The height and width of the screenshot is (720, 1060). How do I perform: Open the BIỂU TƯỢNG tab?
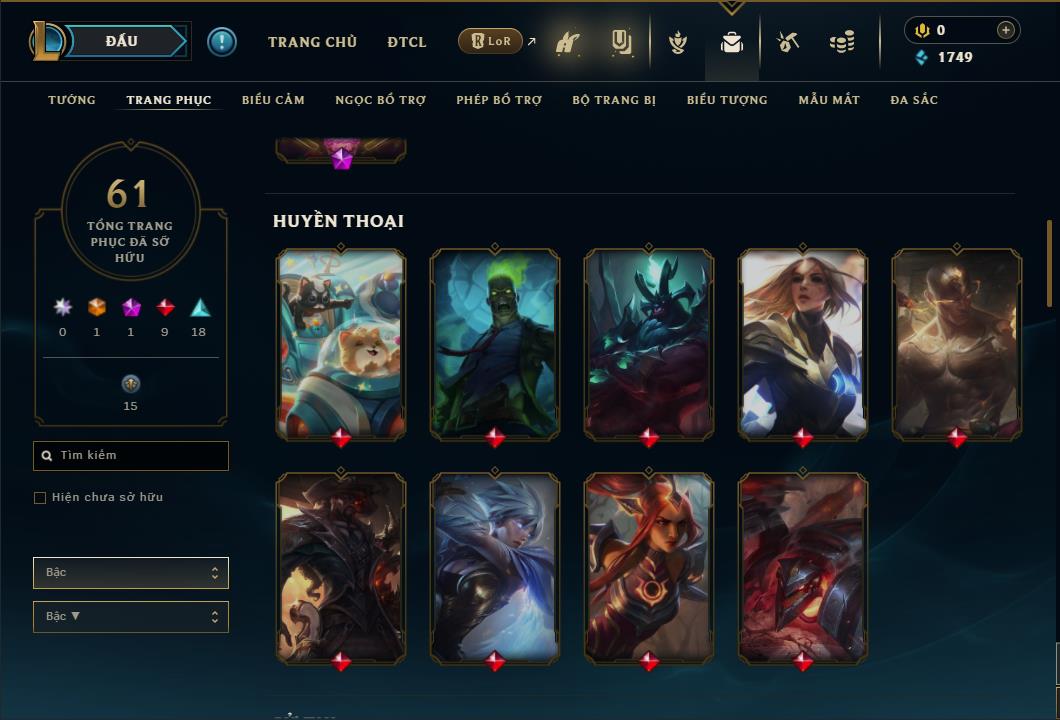click(x=727, y=100)
